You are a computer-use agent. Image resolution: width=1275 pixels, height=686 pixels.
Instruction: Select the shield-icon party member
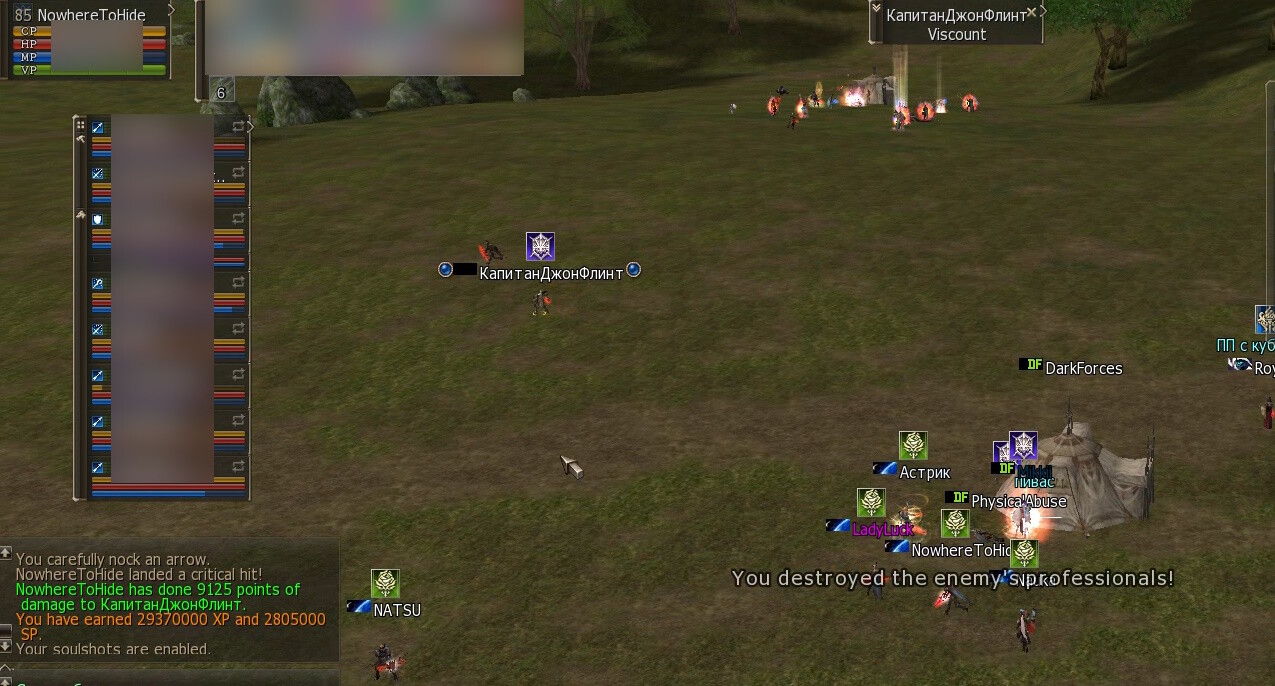click(x=98, y=219)
